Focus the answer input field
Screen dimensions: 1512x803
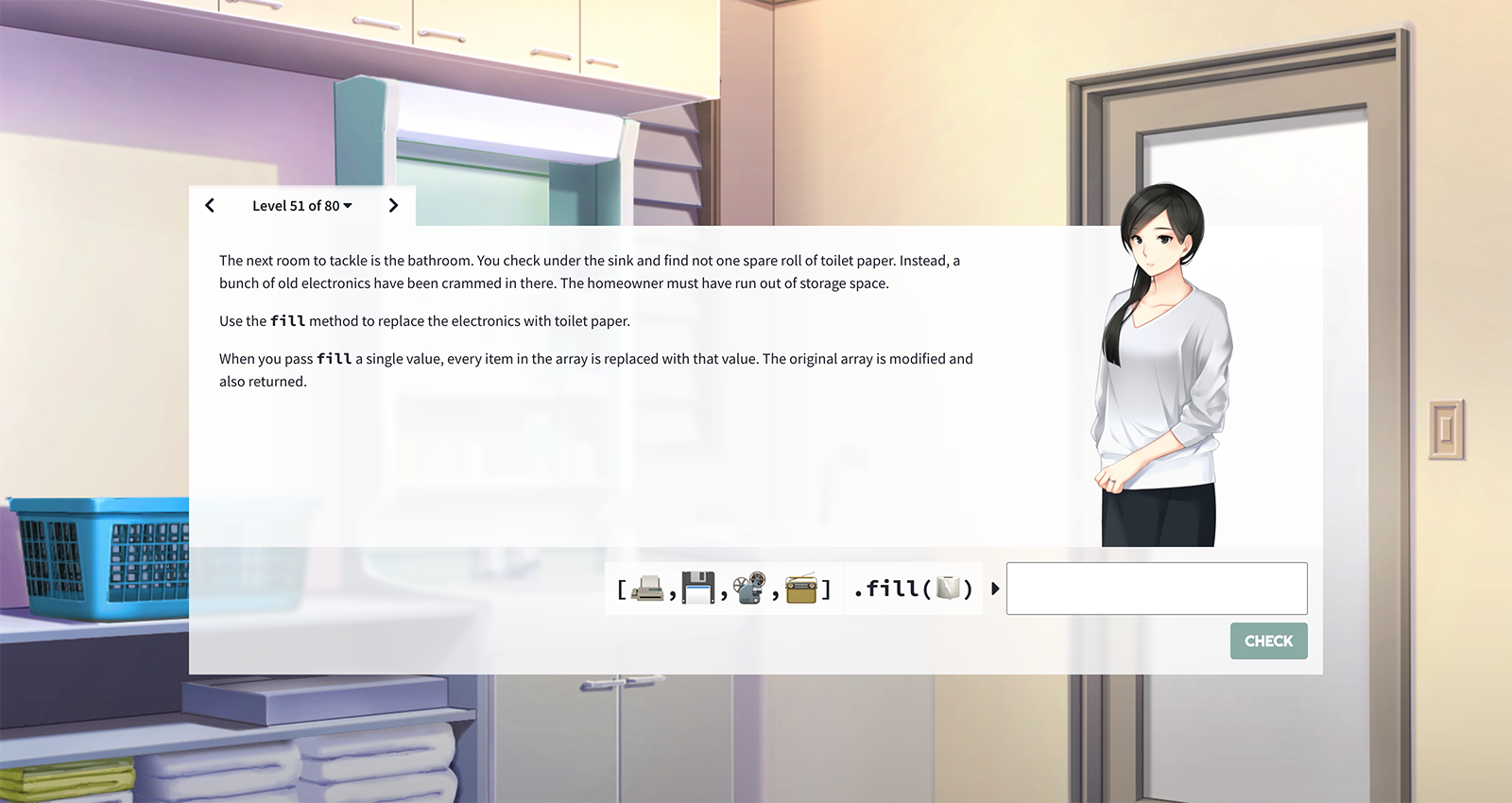coord(1156,589)
